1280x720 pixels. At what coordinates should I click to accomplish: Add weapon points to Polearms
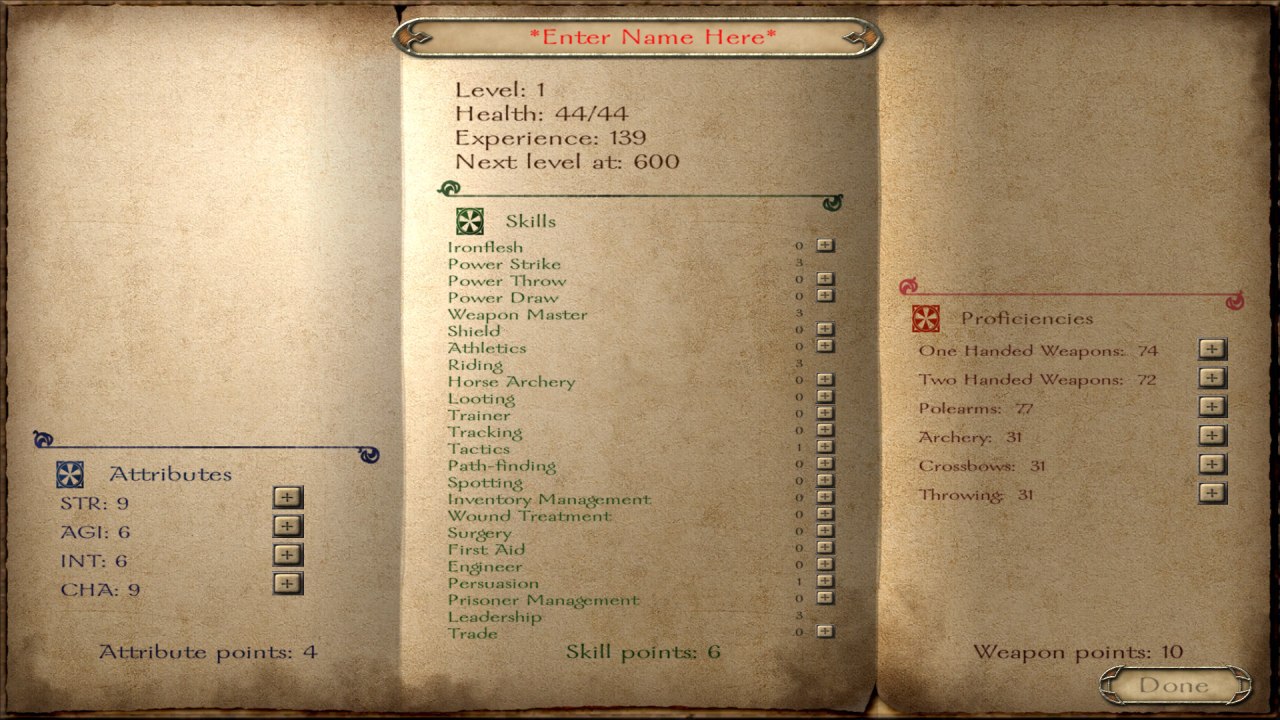tap(1212, 407)
